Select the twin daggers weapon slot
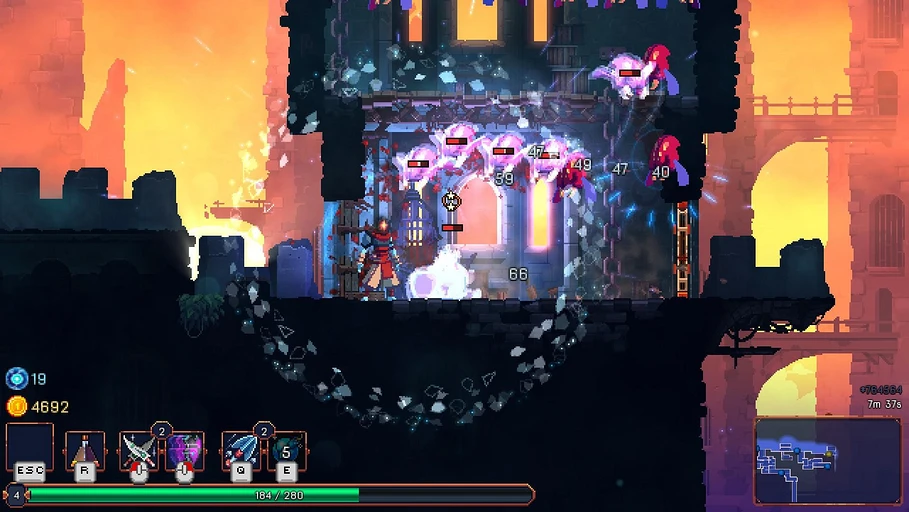Image resolution: width=909 pixels, height=512 pixels. 139,451
